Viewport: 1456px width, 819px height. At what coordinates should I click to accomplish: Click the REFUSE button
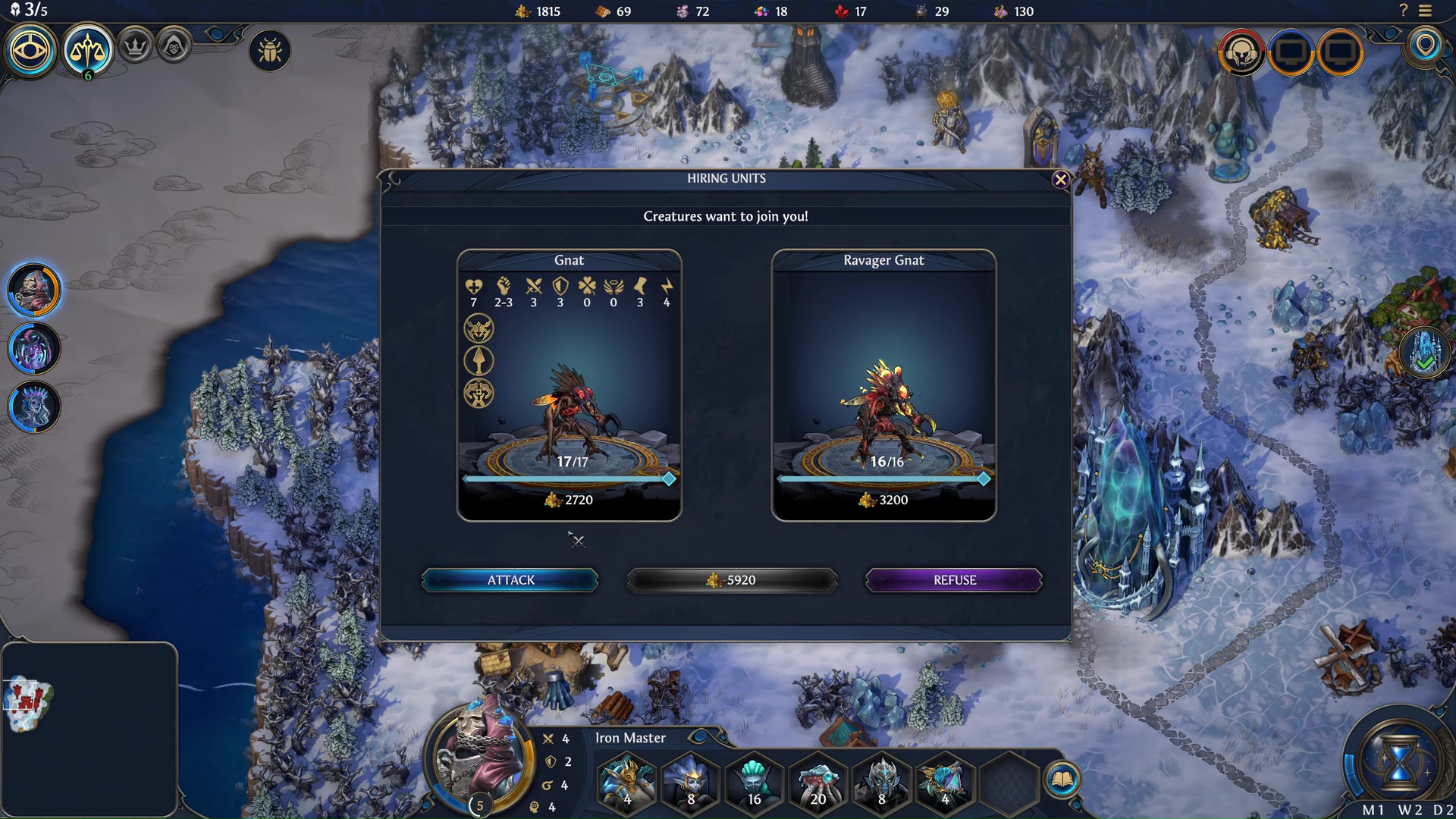coord(954,579)
